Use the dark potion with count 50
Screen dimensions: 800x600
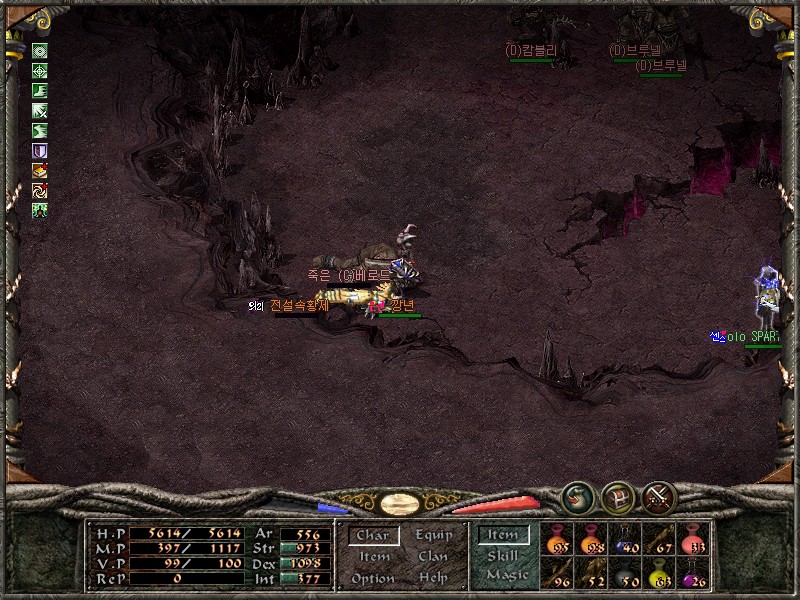point(626,574)
